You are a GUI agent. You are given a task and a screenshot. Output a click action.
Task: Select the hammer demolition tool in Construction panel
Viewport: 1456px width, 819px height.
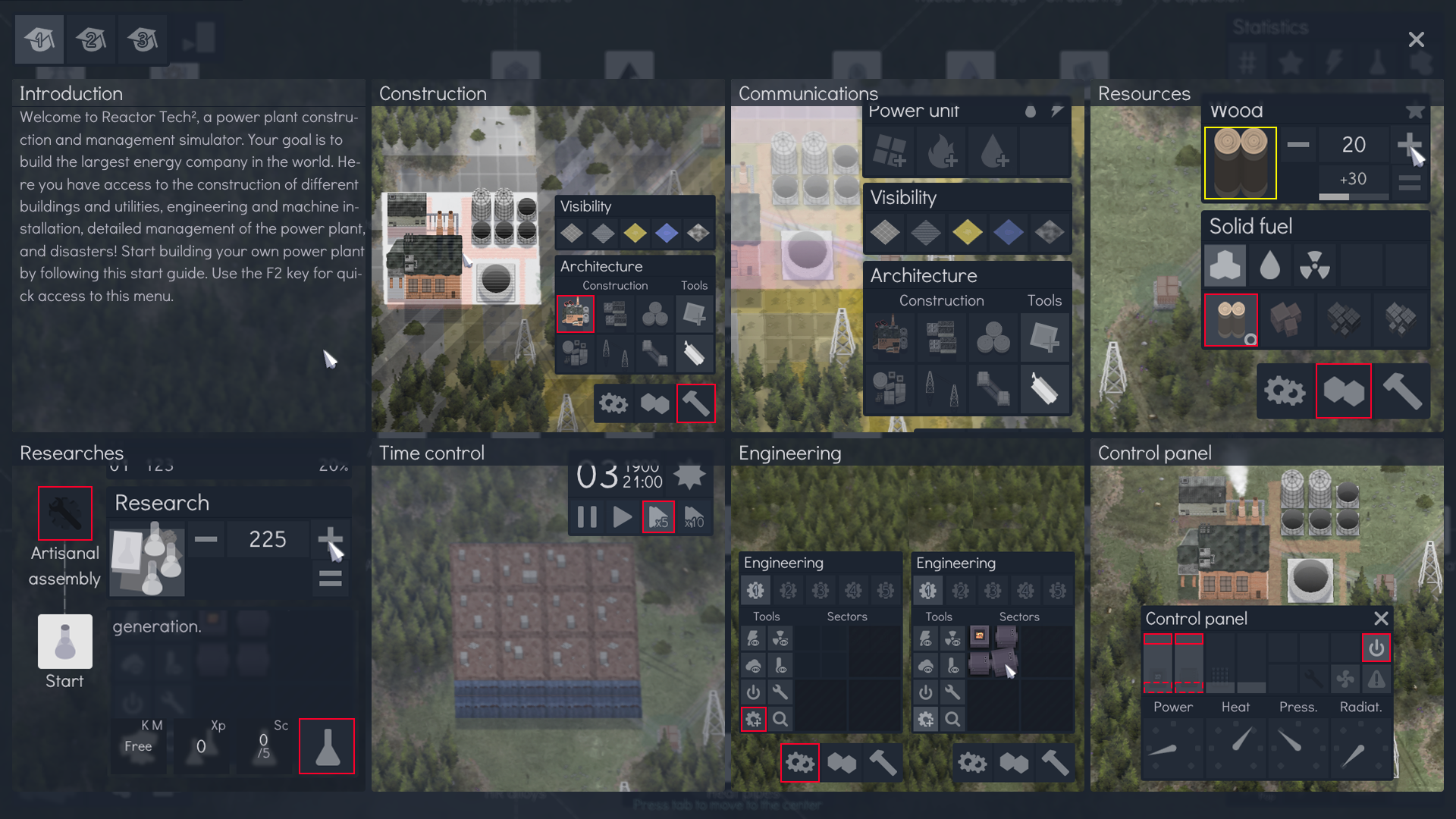click(695, 403)
